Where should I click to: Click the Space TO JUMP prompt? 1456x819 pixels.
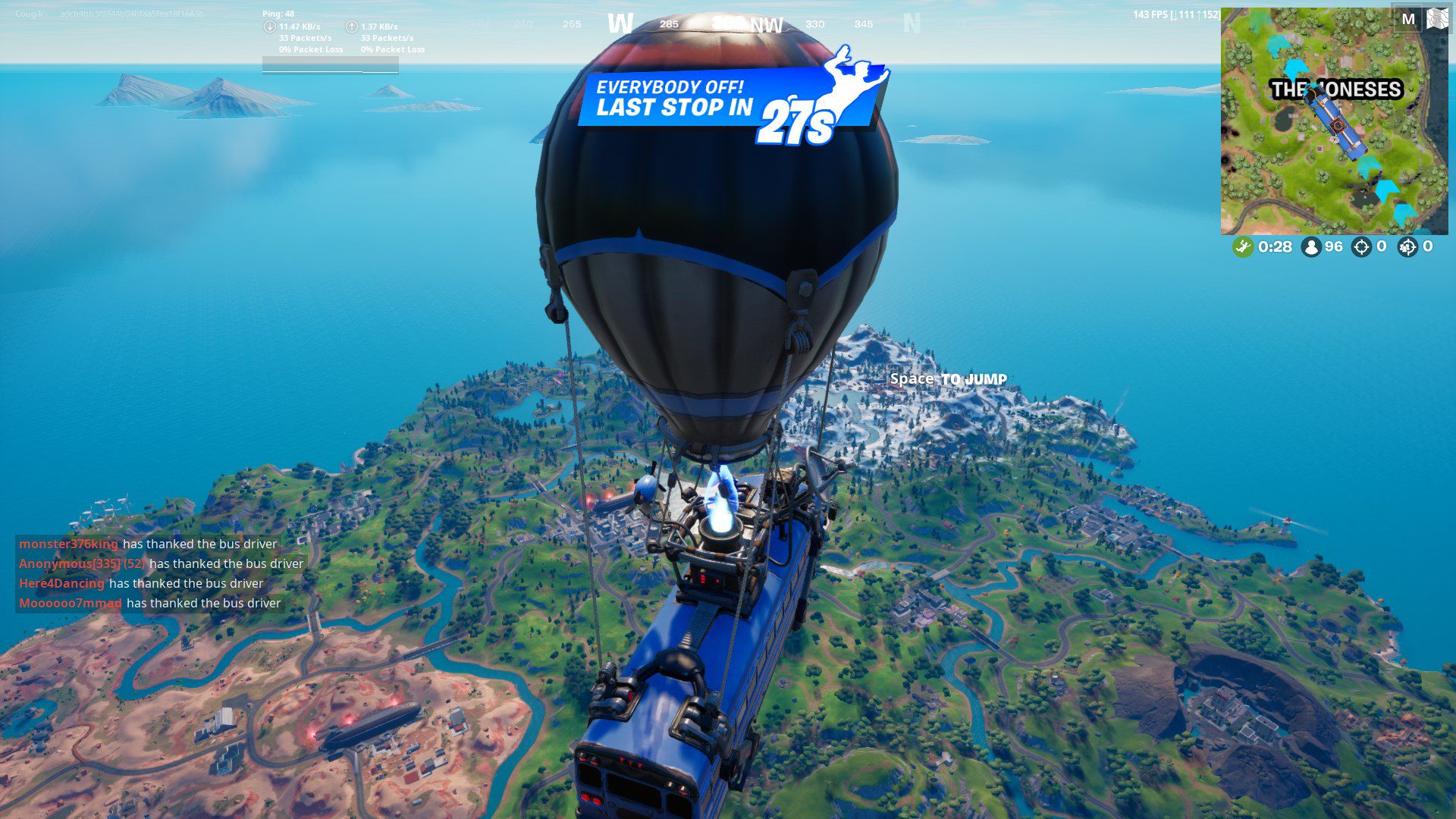(948, 379)
